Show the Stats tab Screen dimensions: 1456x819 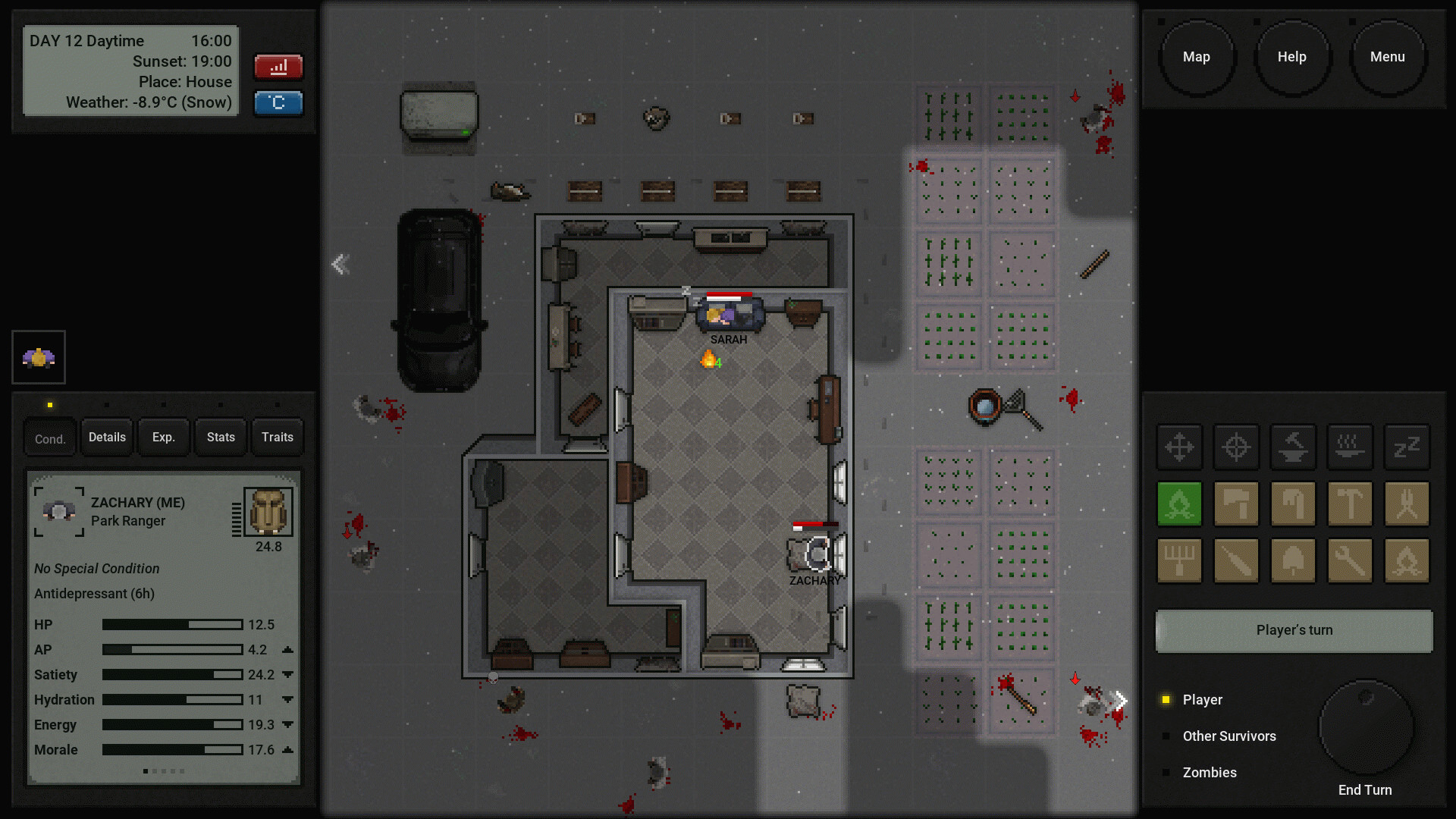[221, 438]
